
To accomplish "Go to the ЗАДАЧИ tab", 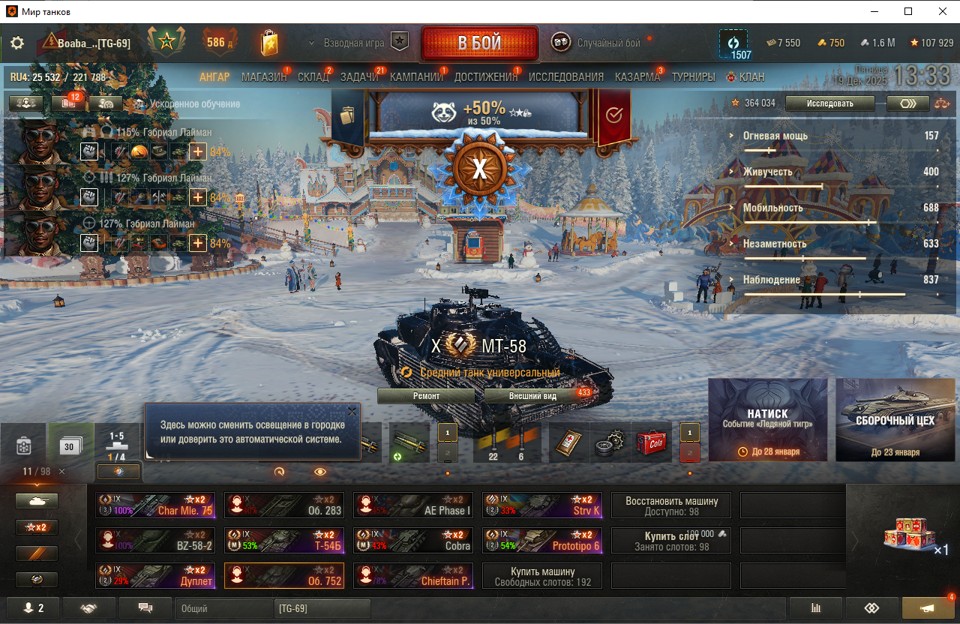I will coord(359,77).
